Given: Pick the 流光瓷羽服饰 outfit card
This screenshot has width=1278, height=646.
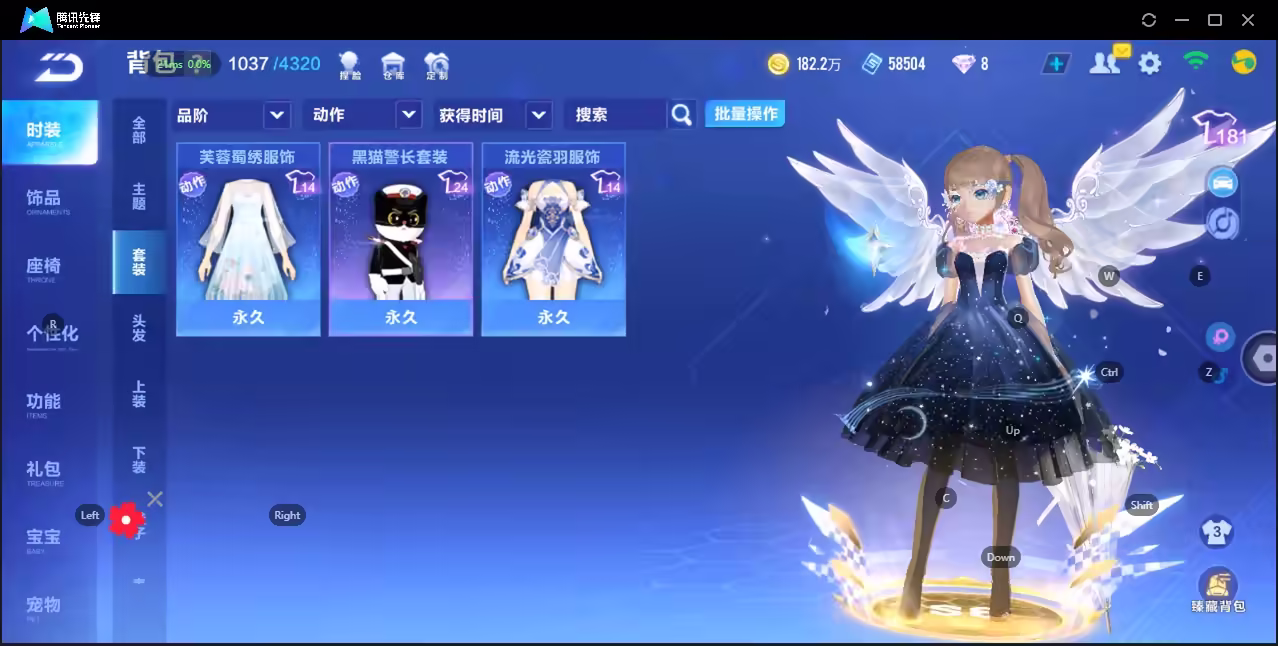Looking at the screenshot, I should (553, 238).
